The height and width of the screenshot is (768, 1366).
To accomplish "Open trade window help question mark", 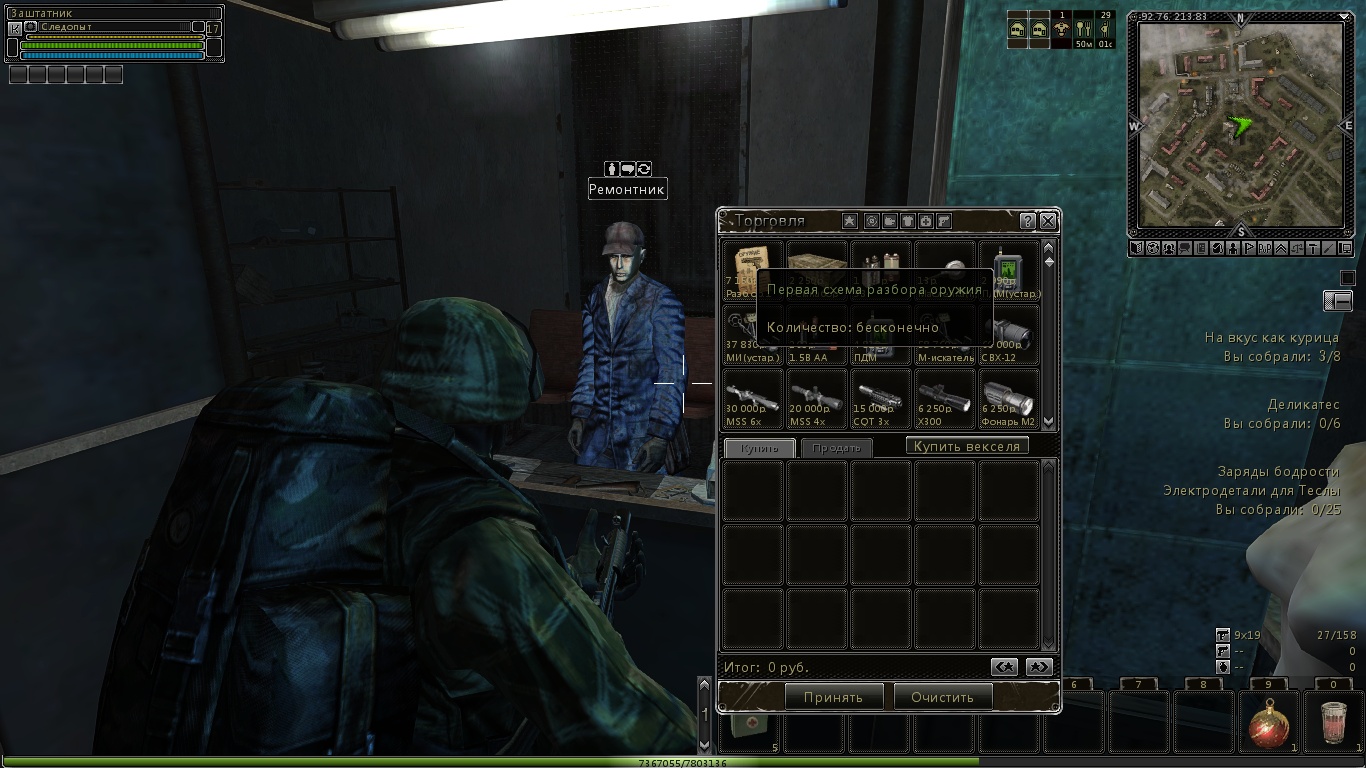I will (x=1027, y=221).
